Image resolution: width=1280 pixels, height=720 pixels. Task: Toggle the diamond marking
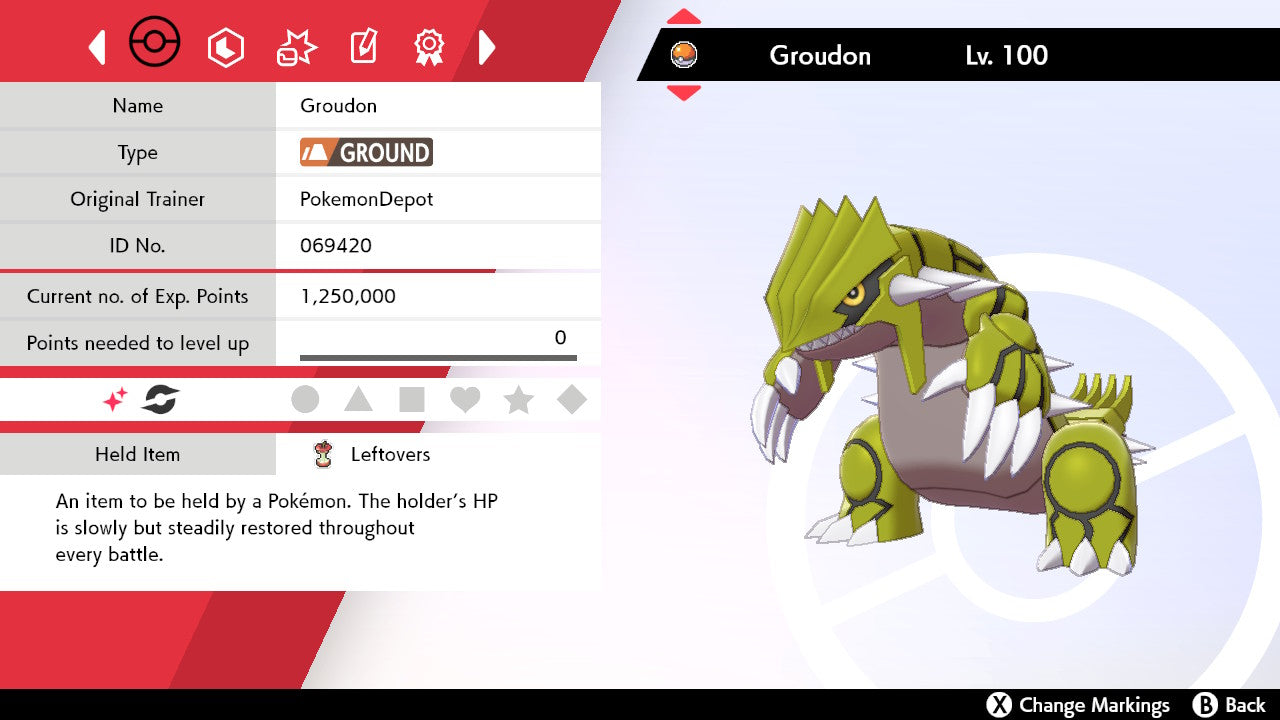(x=572, y=400)
